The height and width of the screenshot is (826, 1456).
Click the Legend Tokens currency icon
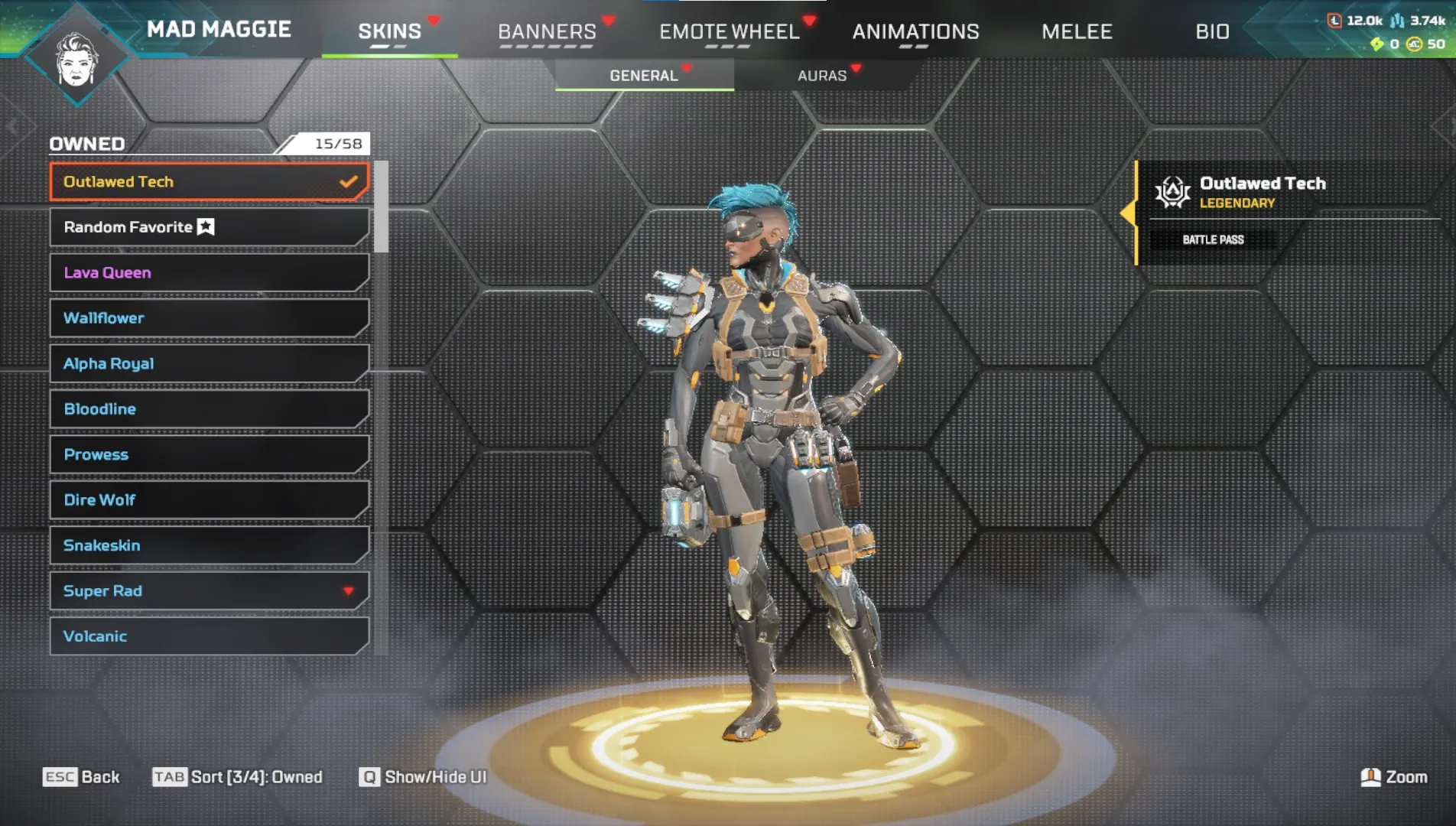coord(1334,21)
